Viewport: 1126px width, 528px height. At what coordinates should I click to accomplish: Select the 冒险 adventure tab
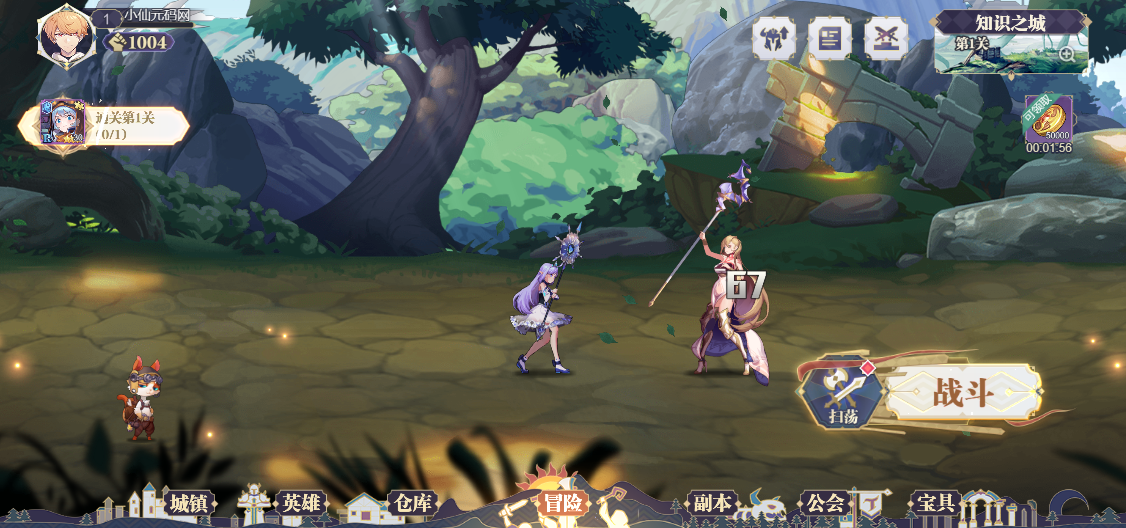click(x=561, y=503)
